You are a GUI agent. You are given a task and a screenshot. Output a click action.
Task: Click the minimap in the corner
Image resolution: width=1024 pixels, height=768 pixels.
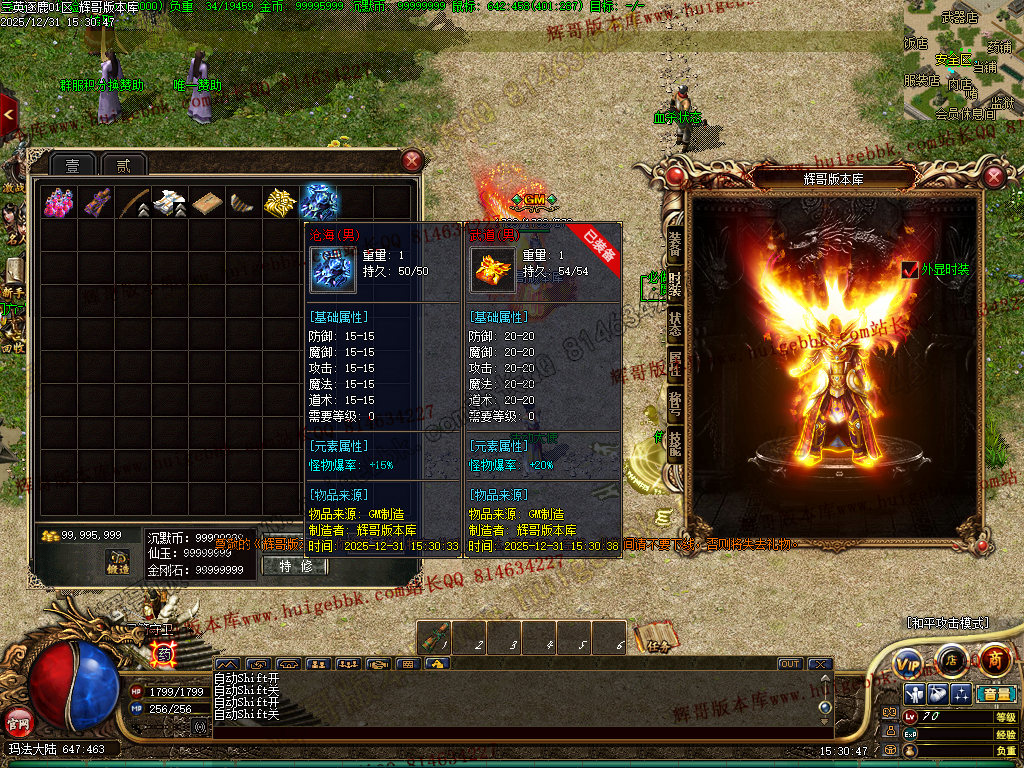[963, 60]
